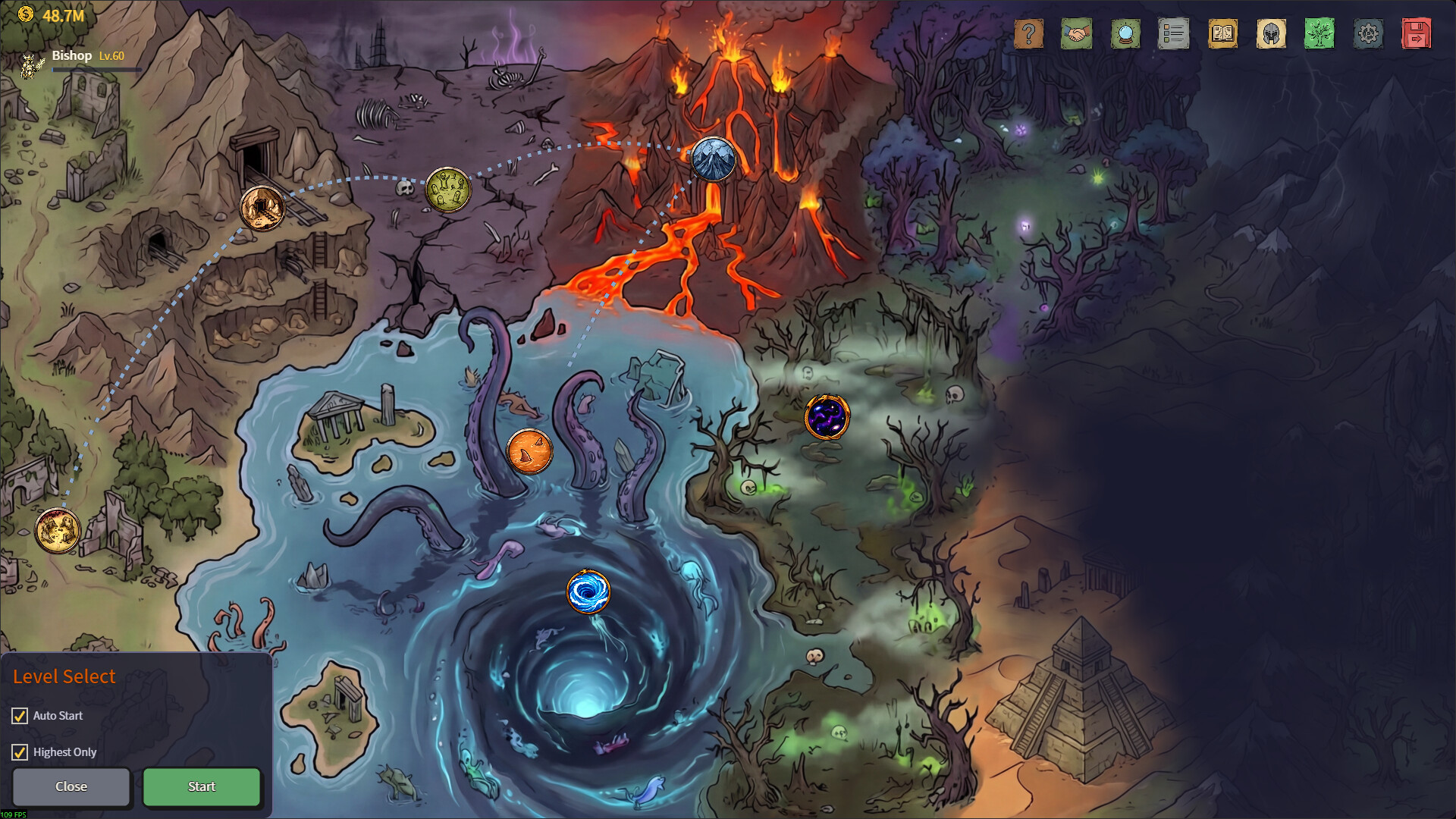Viewport: 1456px width, 819px height.
Task: Select the purple portal level node
Action: tap(826, 416)
